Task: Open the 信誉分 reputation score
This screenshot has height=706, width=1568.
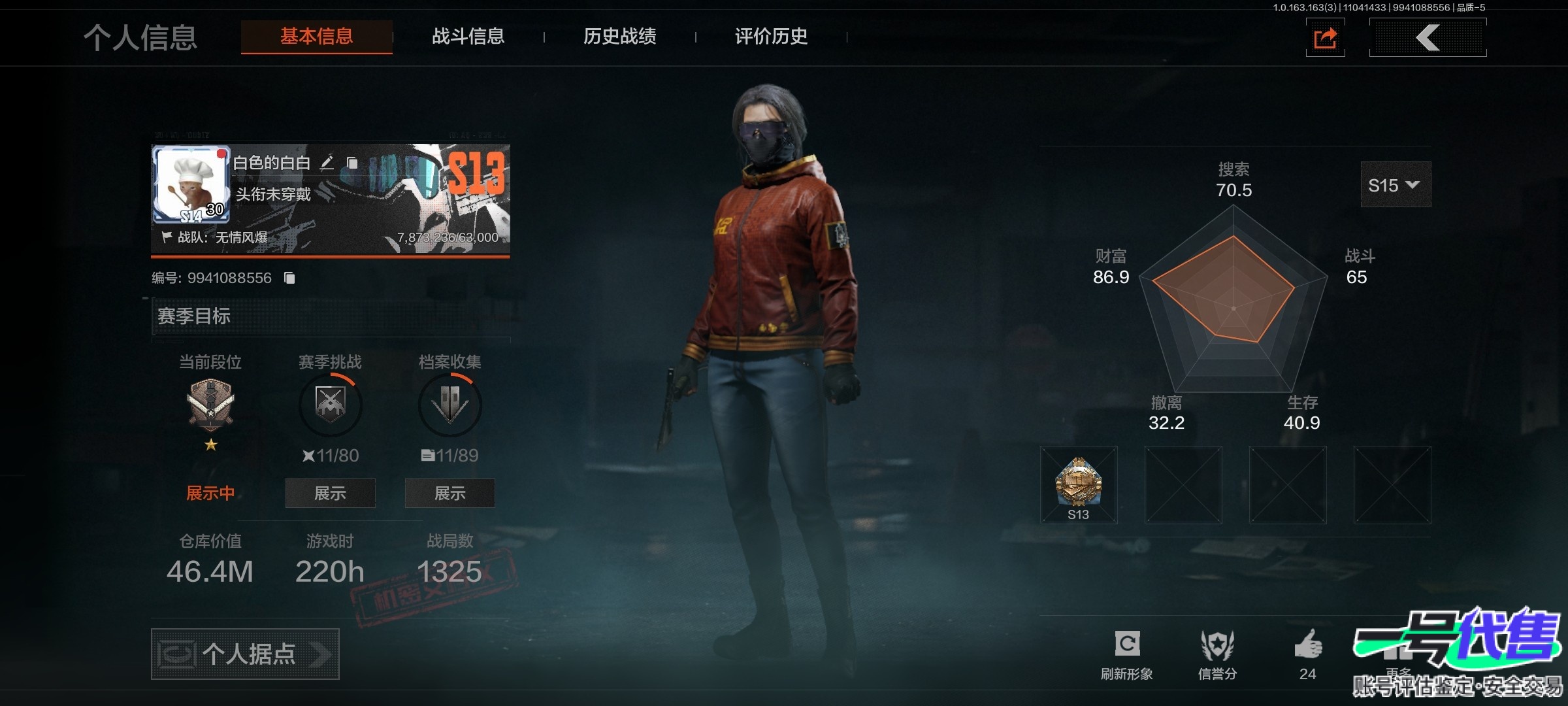Action: tap(1217, 654)
